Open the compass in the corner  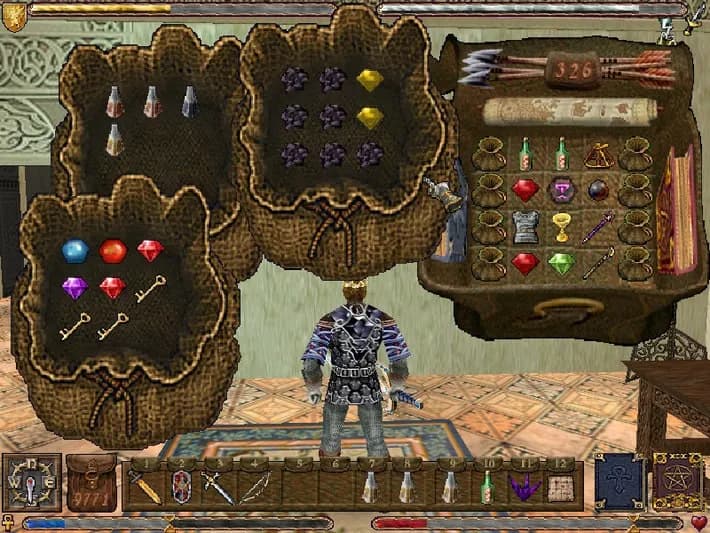tap(30, 482)
